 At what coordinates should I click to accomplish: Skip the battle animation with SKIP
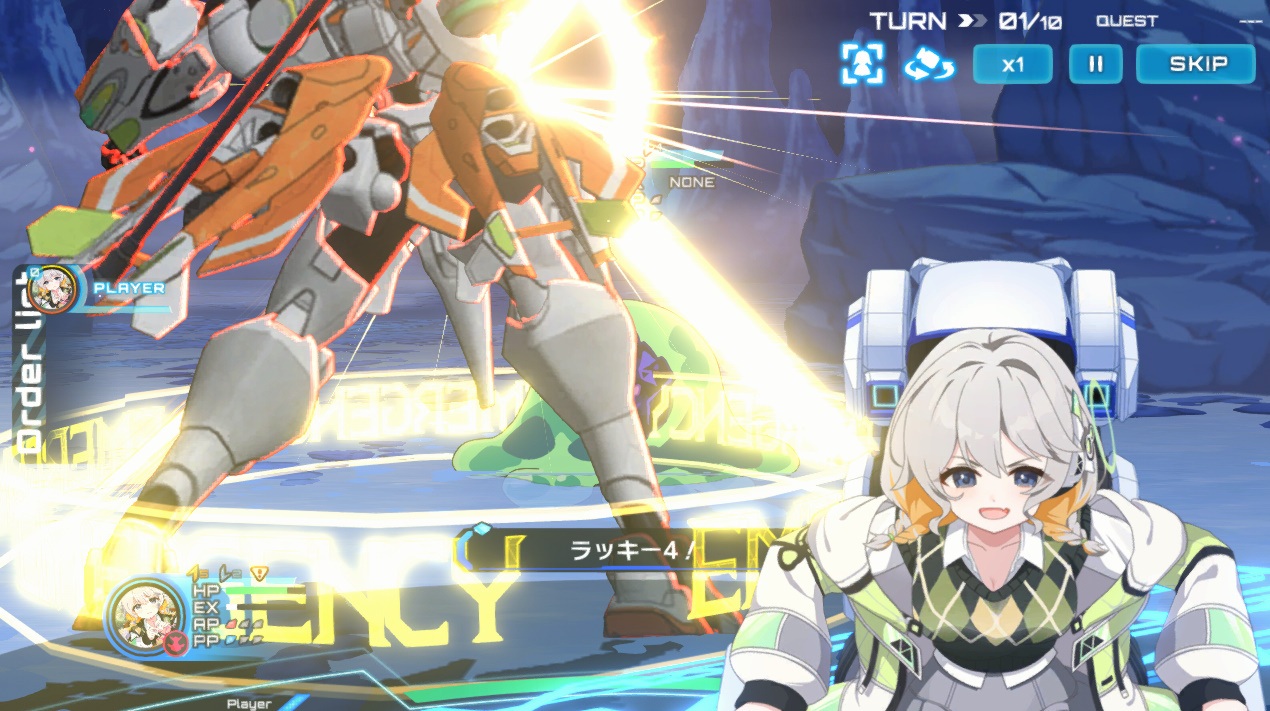click(x=1195, y=64)
